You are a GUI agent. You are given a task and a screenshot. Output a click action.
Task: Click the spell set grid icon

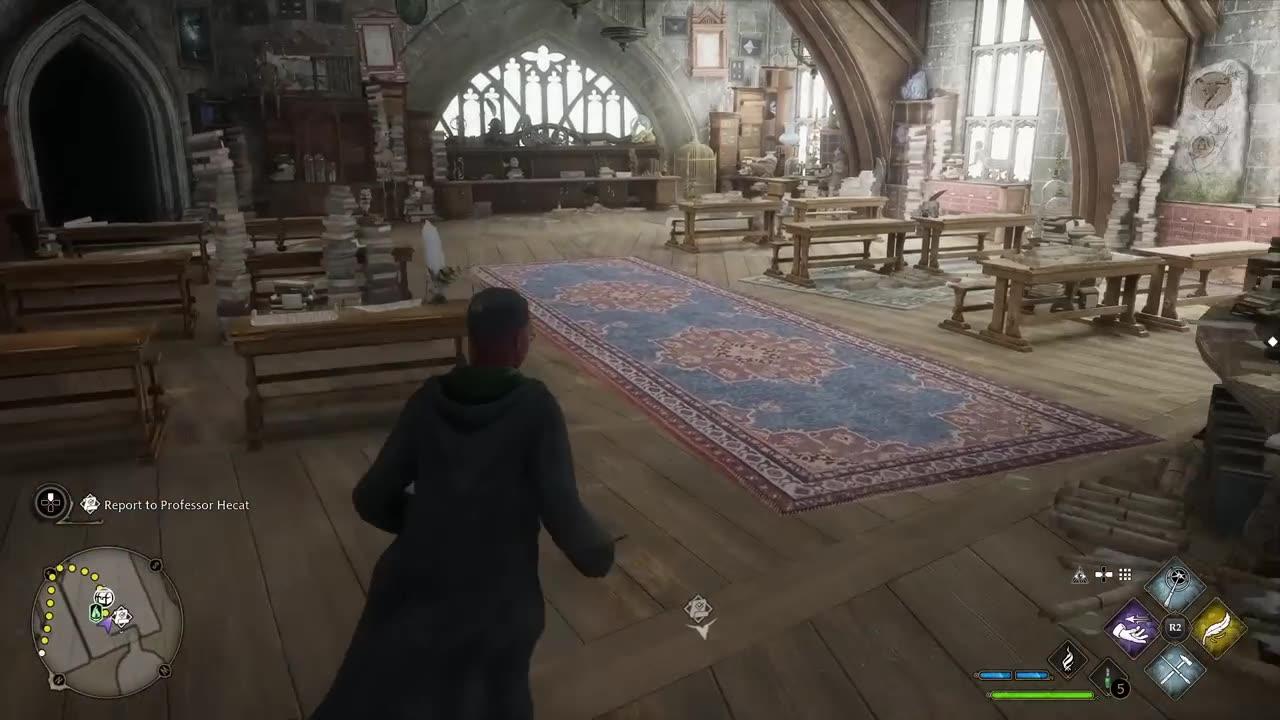pyautogui.click(x=1124, y=572)
